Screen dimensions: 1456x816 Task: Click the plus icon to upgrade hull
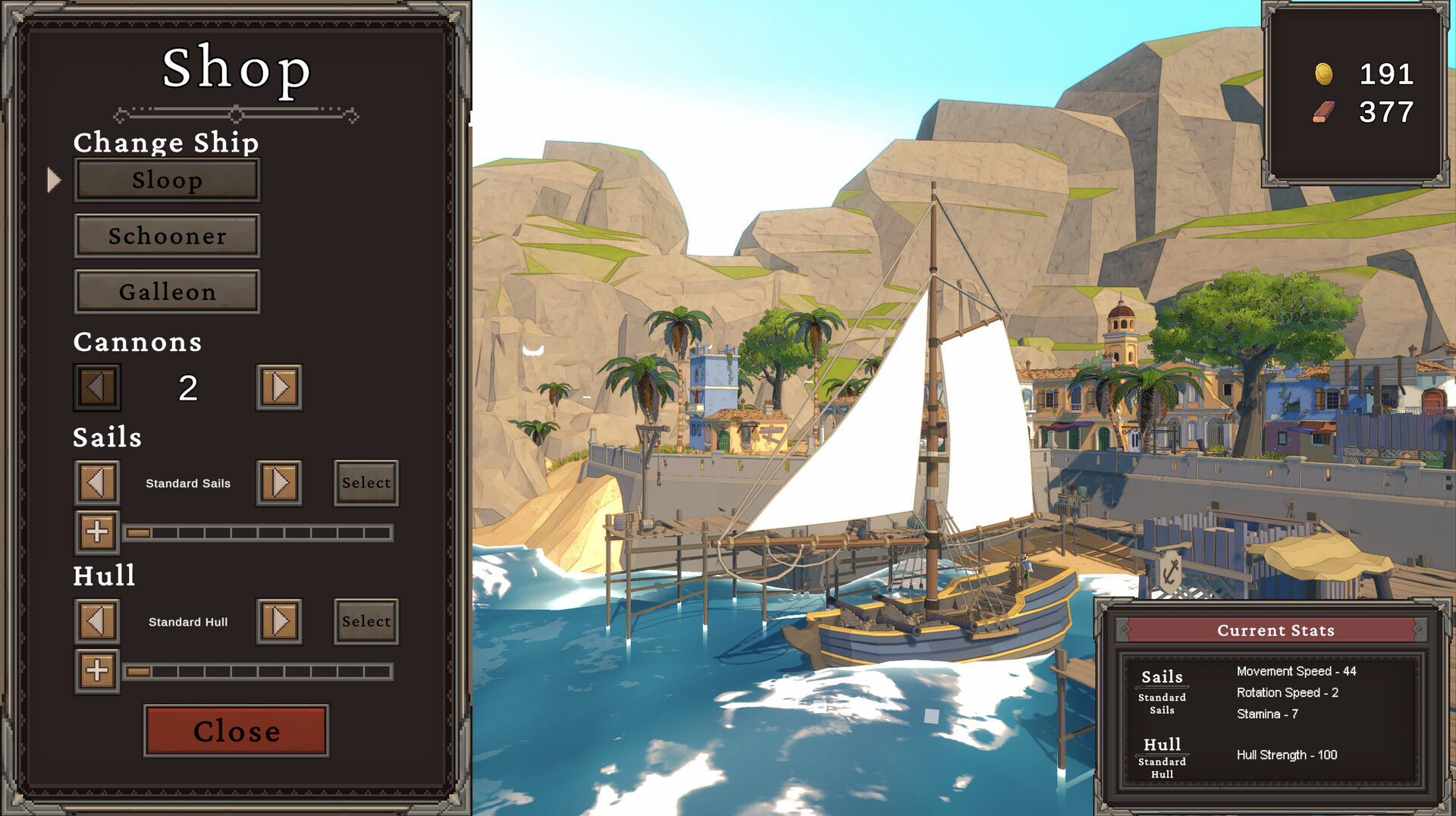[x=96, y=671]
